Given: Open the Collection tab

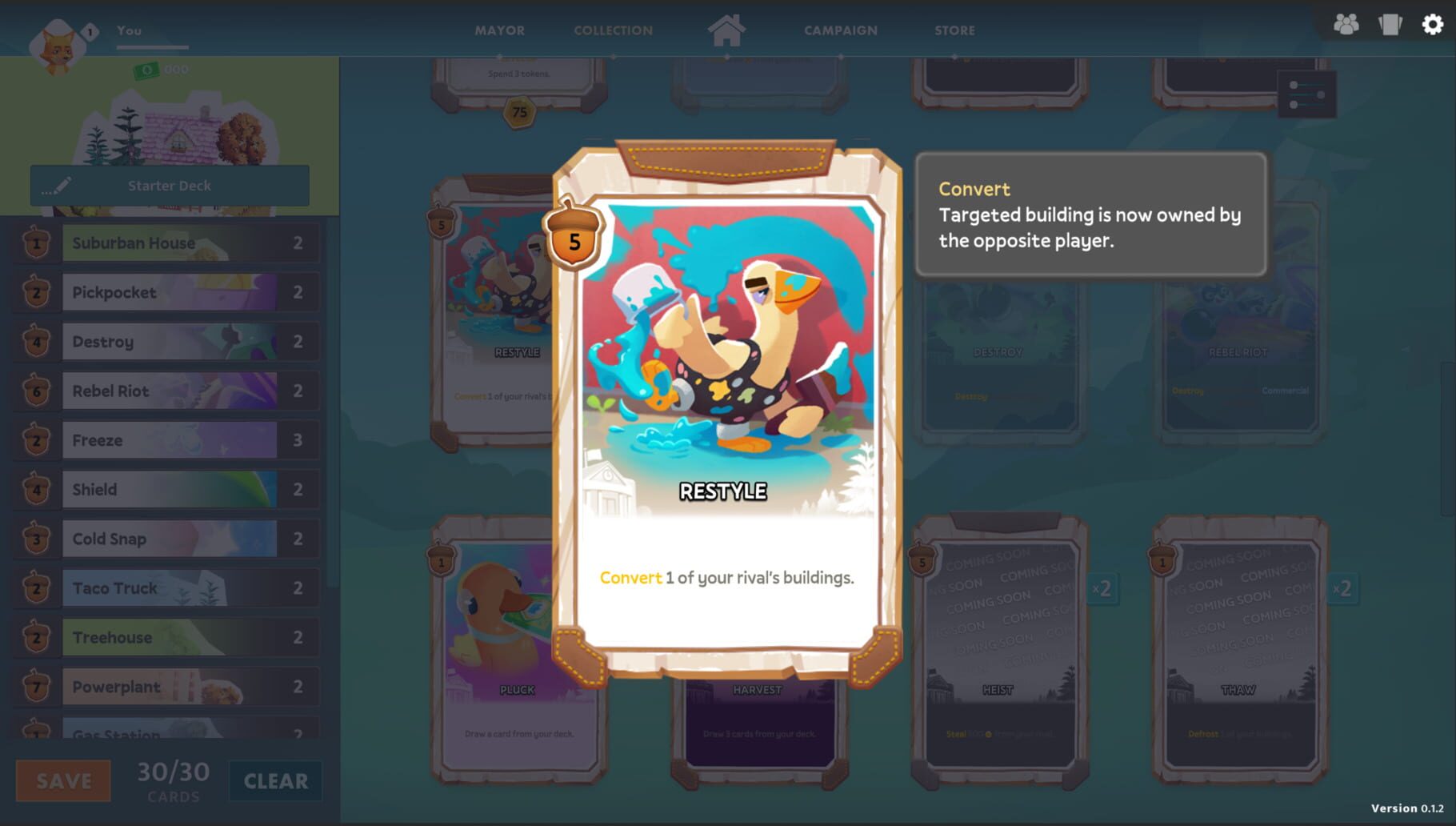Looking at the screenshot, I should tap(613, 30).
